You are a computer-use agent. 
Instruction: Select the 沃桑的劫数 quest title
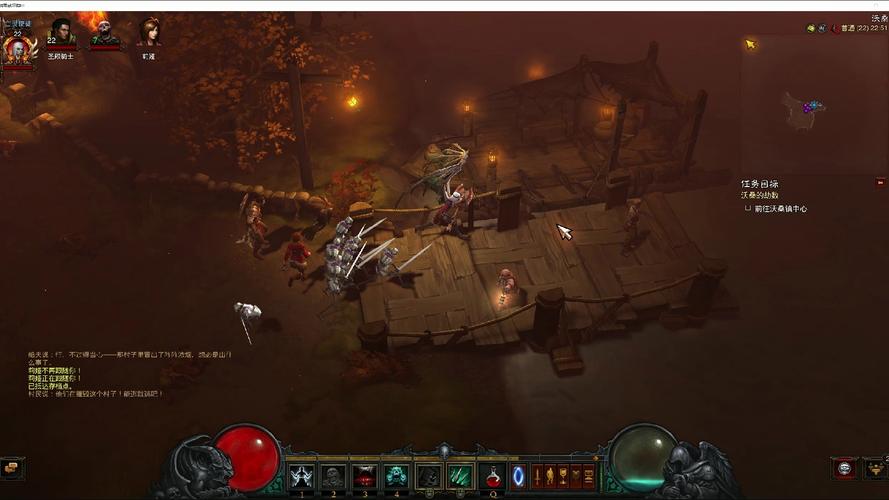click(760, 196)
